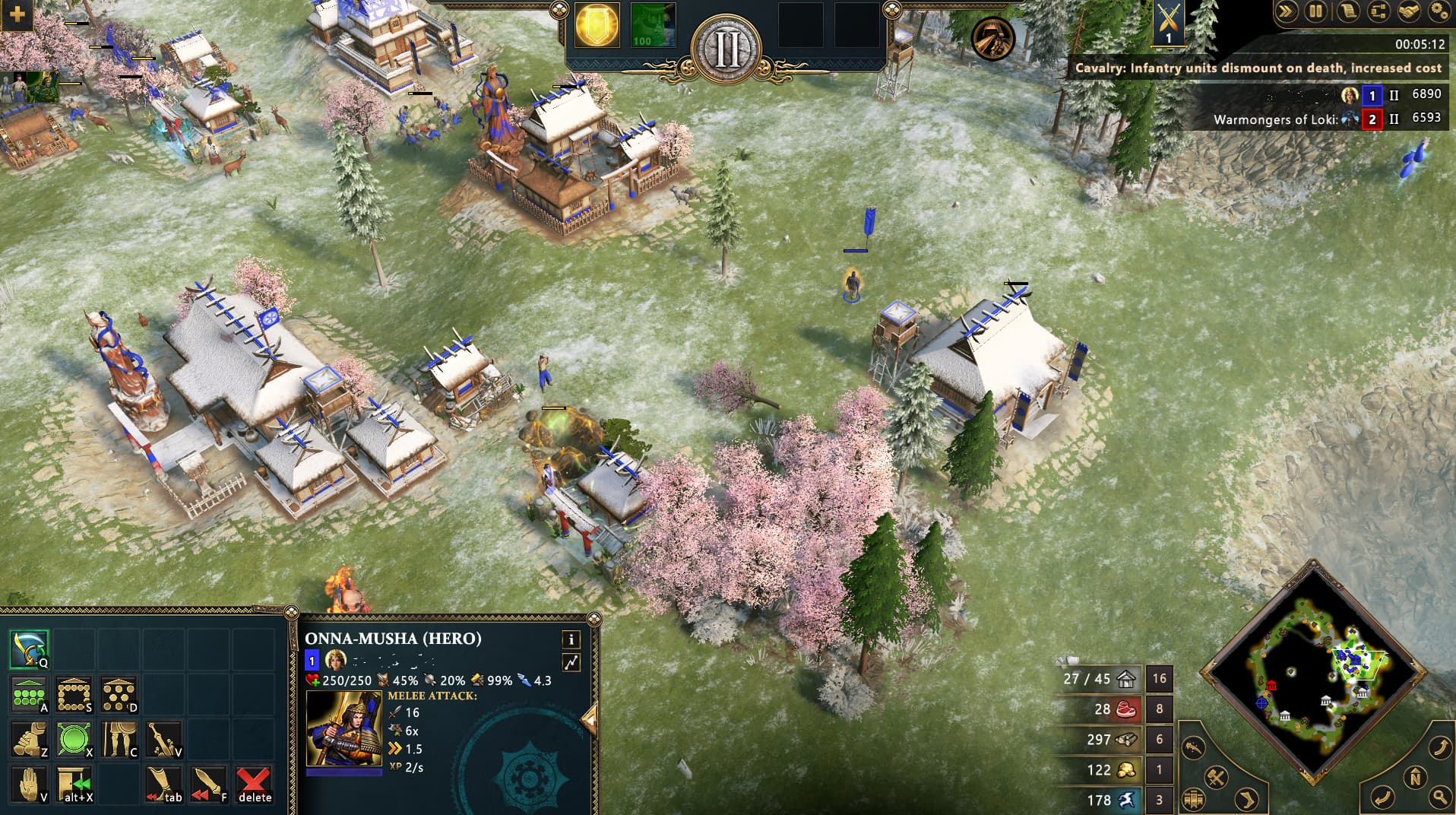Open the tech tree diagram button
Image resolution: width=1456 pixels, height=815 pixels.
1378,11
